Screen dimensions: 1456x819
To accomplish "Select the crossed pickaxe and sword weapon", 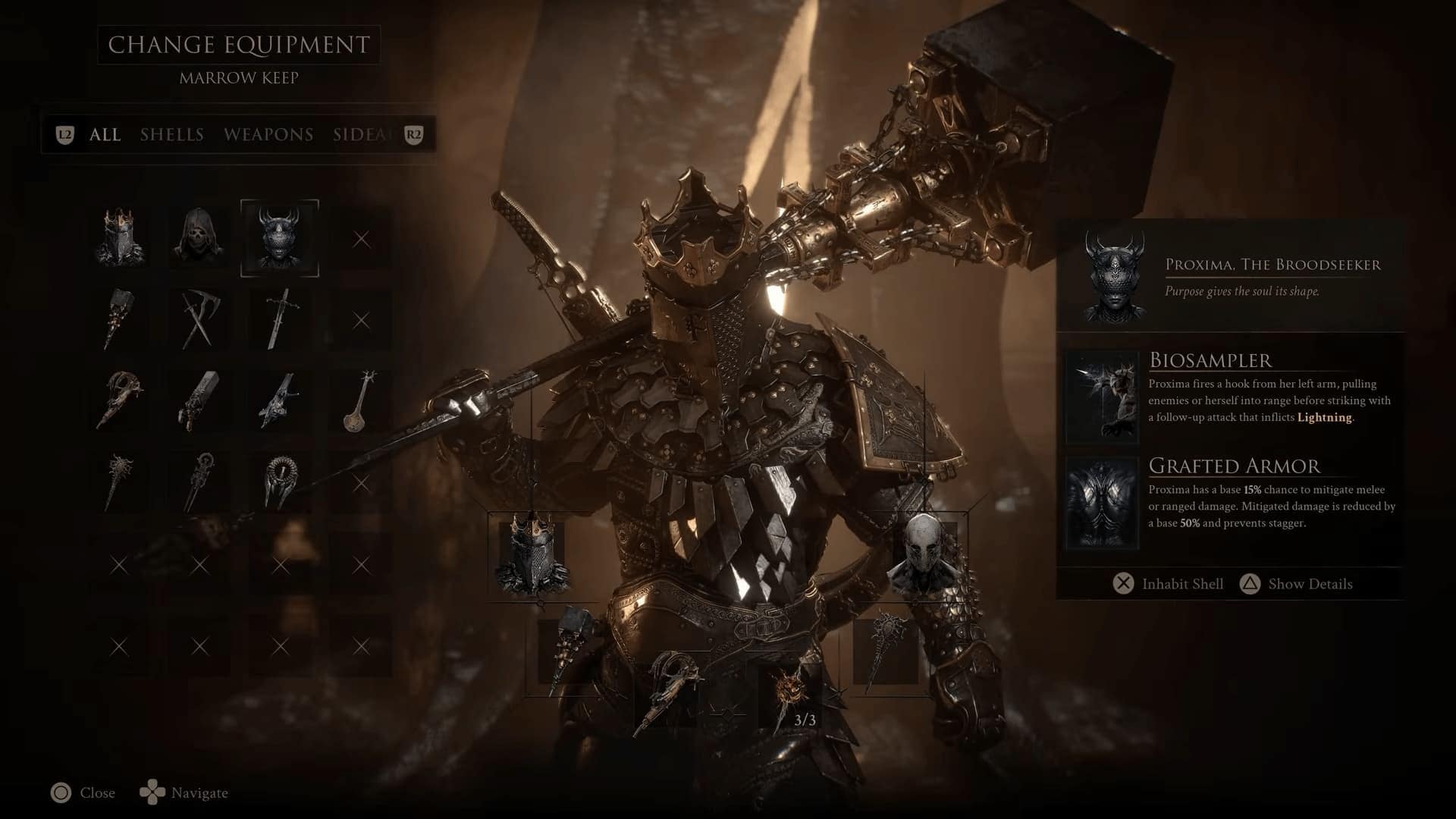I will 199,319.
